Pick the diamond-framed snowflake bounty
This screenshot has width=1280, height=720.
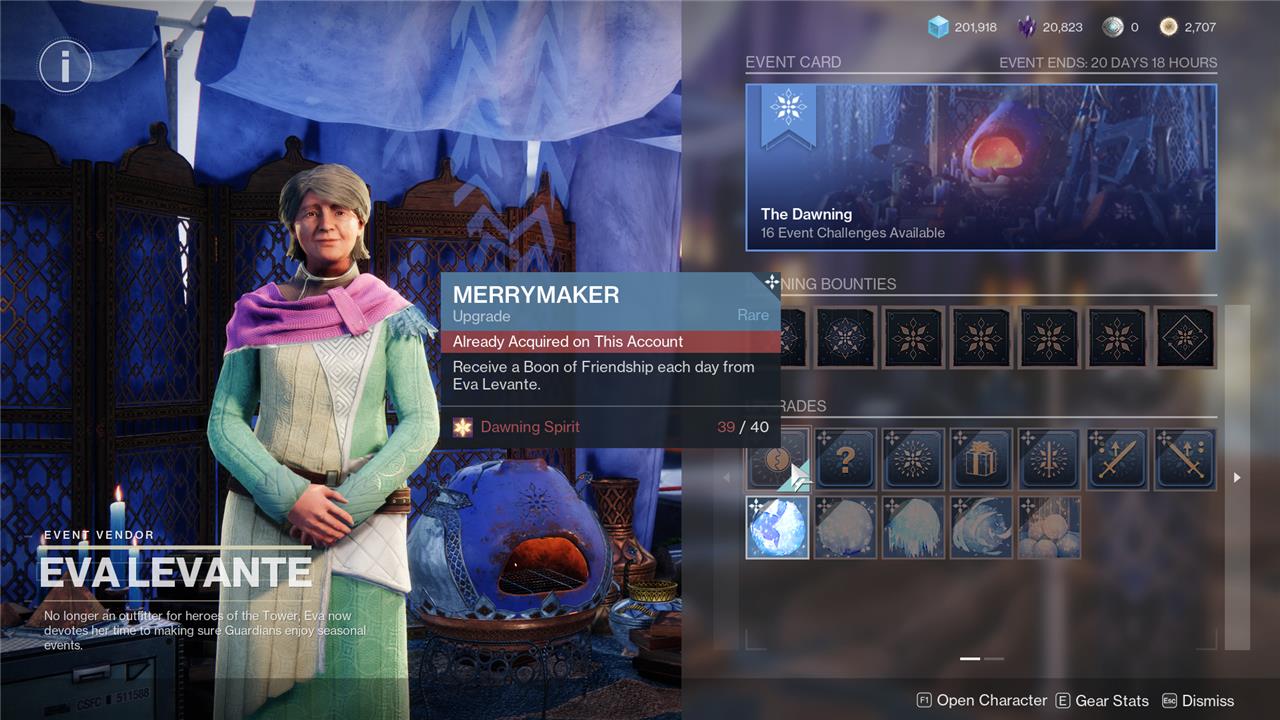point(1185,337)
